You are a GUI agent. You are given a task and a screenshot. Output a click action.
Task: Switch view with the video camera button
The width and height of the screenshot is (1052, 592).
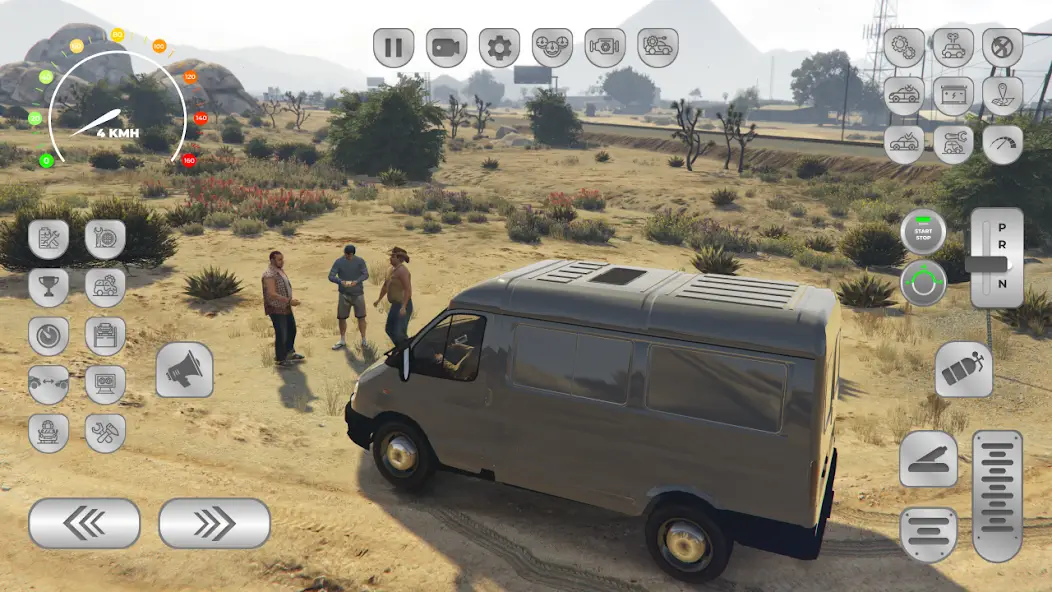pyautogui.click(x=447, y=47)
